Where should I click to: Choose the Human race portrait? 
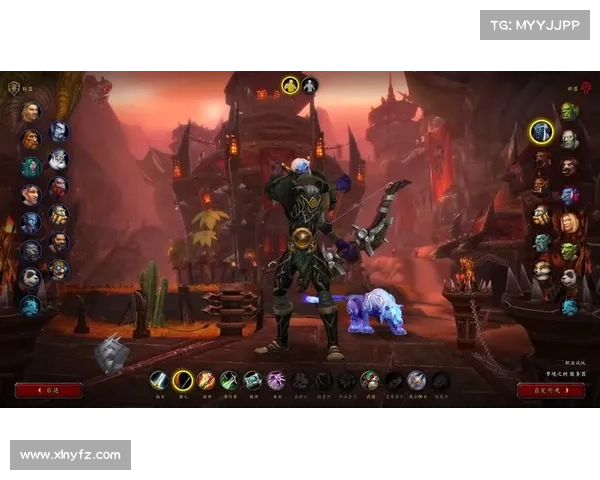[x=31, y=112]
